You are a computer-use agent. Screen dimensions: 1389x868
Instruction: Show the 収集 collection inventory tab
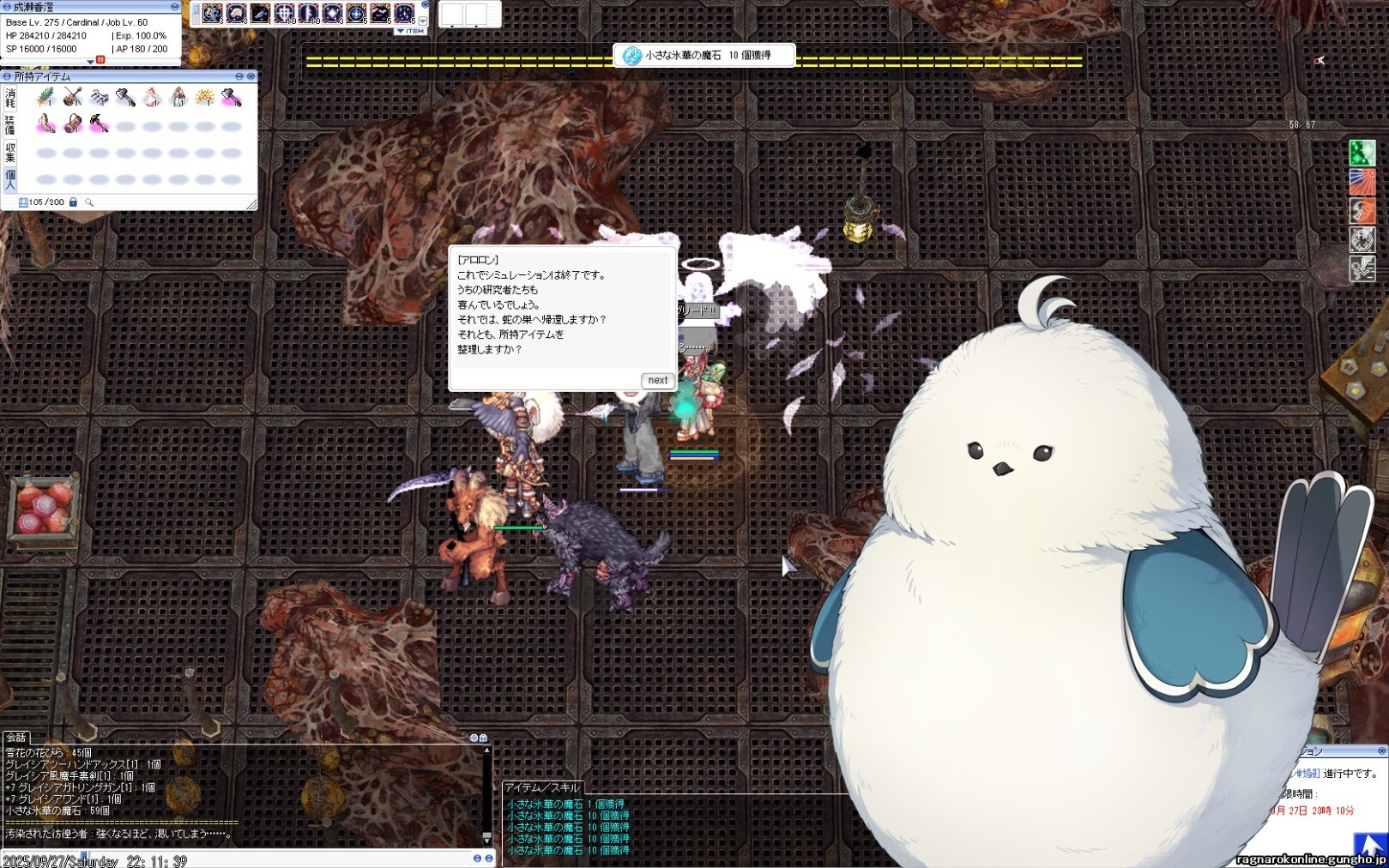pyautogui.click(x=10, y=153)
